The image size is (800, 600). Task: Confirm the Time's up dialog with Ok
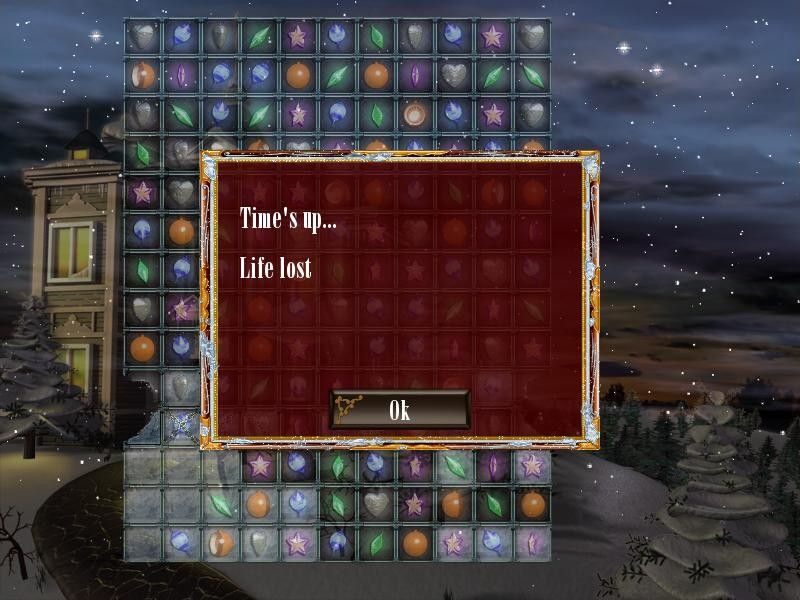tap(399, 409)
